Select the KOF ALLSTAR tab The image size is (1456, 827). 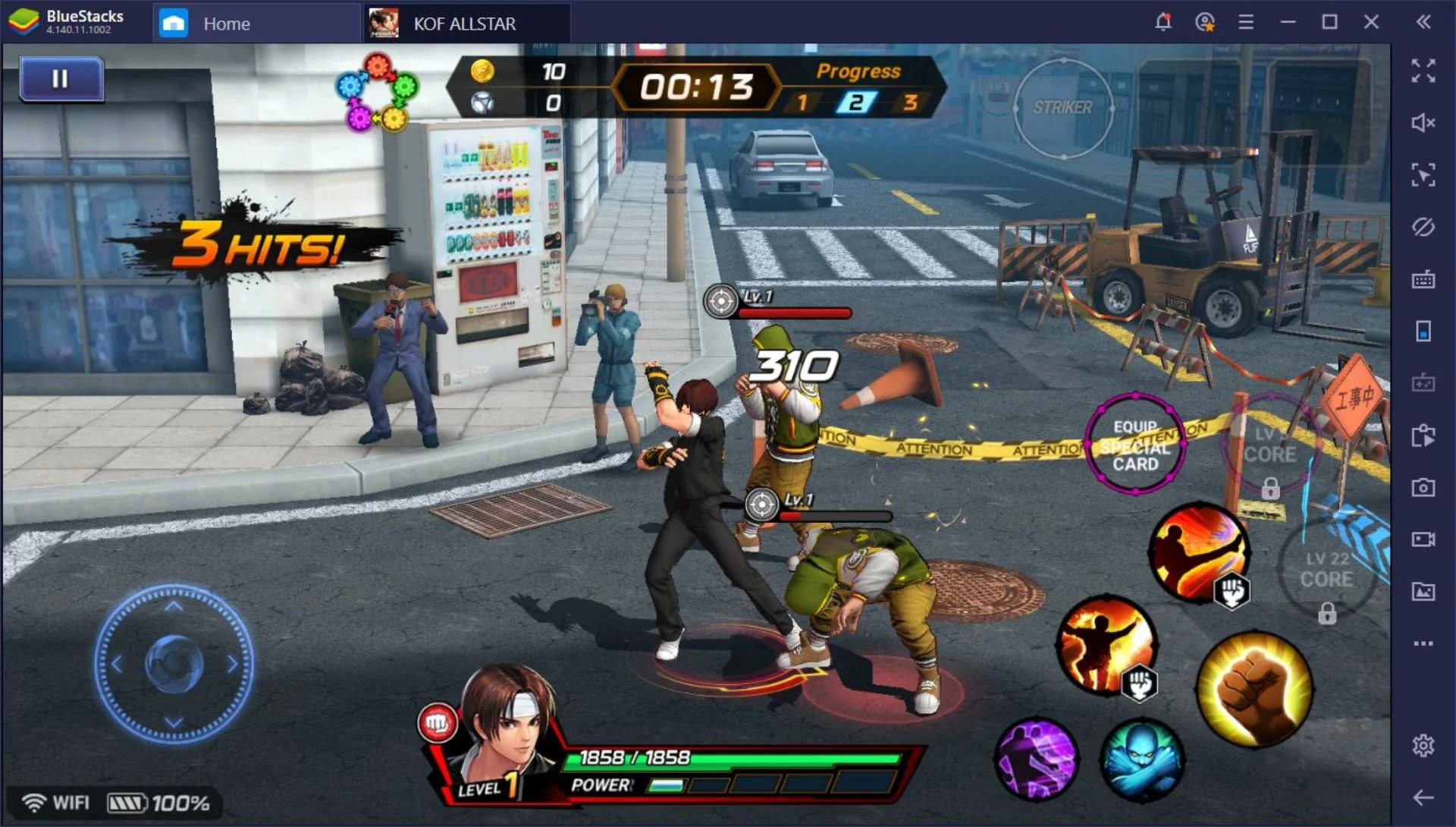(x=464, y=24)
